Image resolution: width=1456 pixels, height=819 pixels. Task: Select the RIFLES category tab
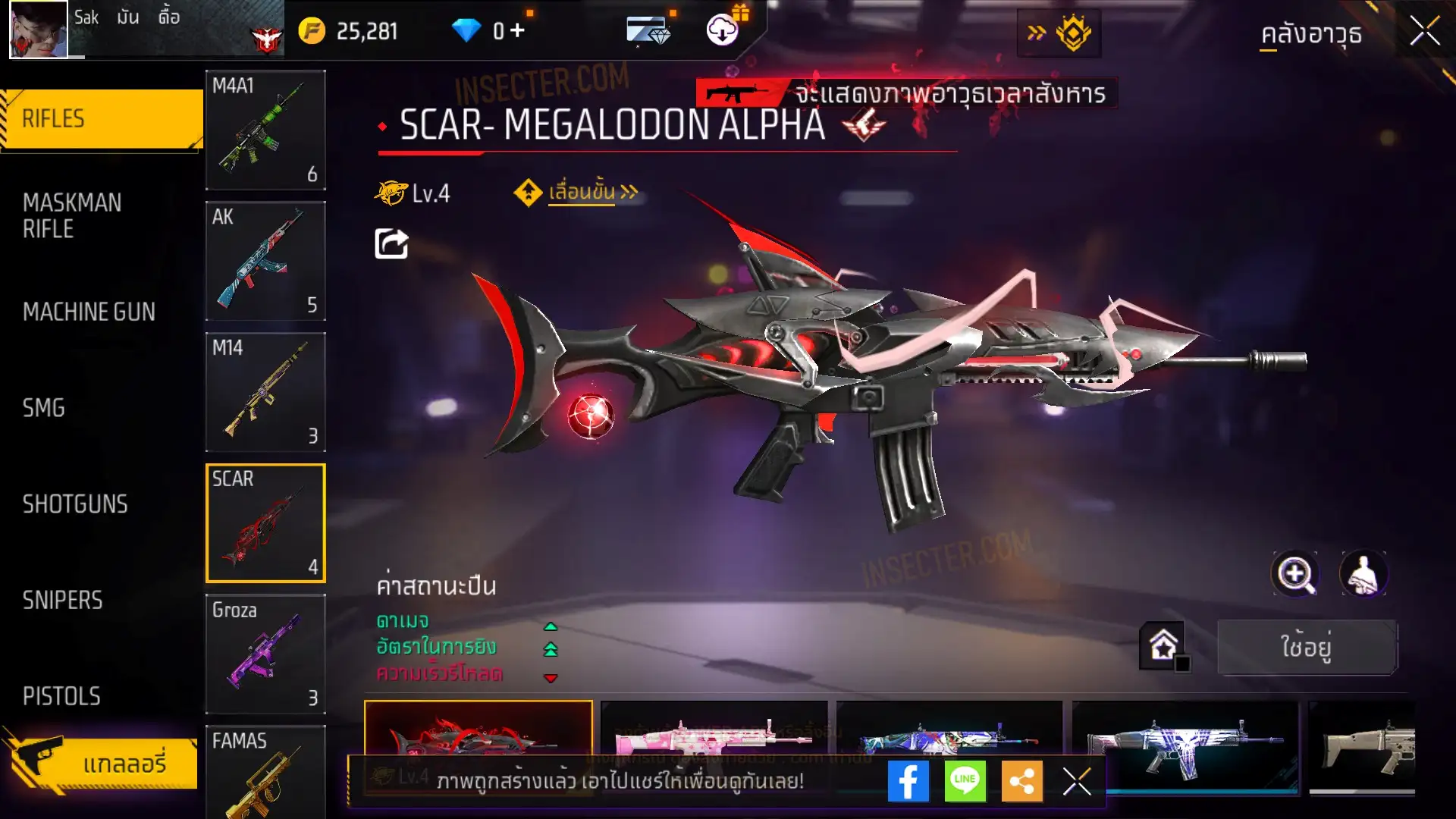tap(101, 119)
